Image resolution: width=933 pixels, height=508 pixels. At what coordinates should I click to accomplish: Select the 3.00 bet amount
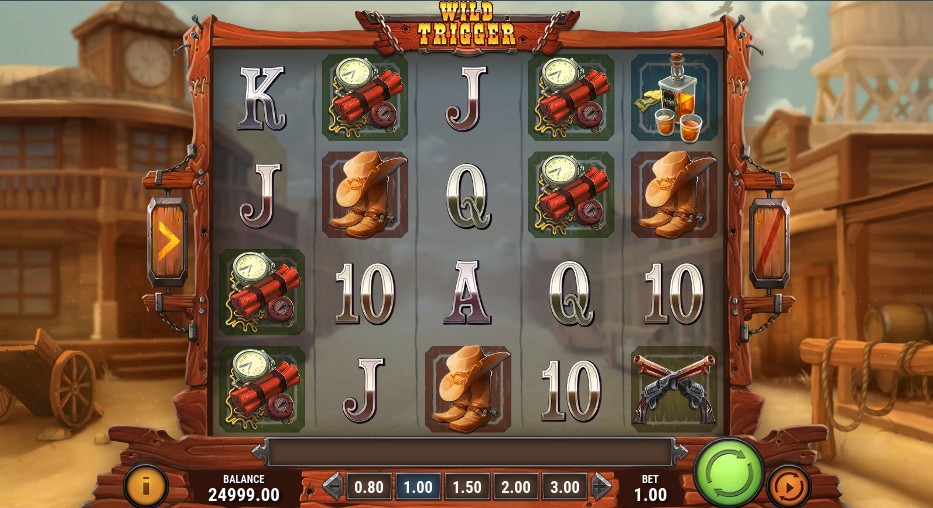pos(564,487)
